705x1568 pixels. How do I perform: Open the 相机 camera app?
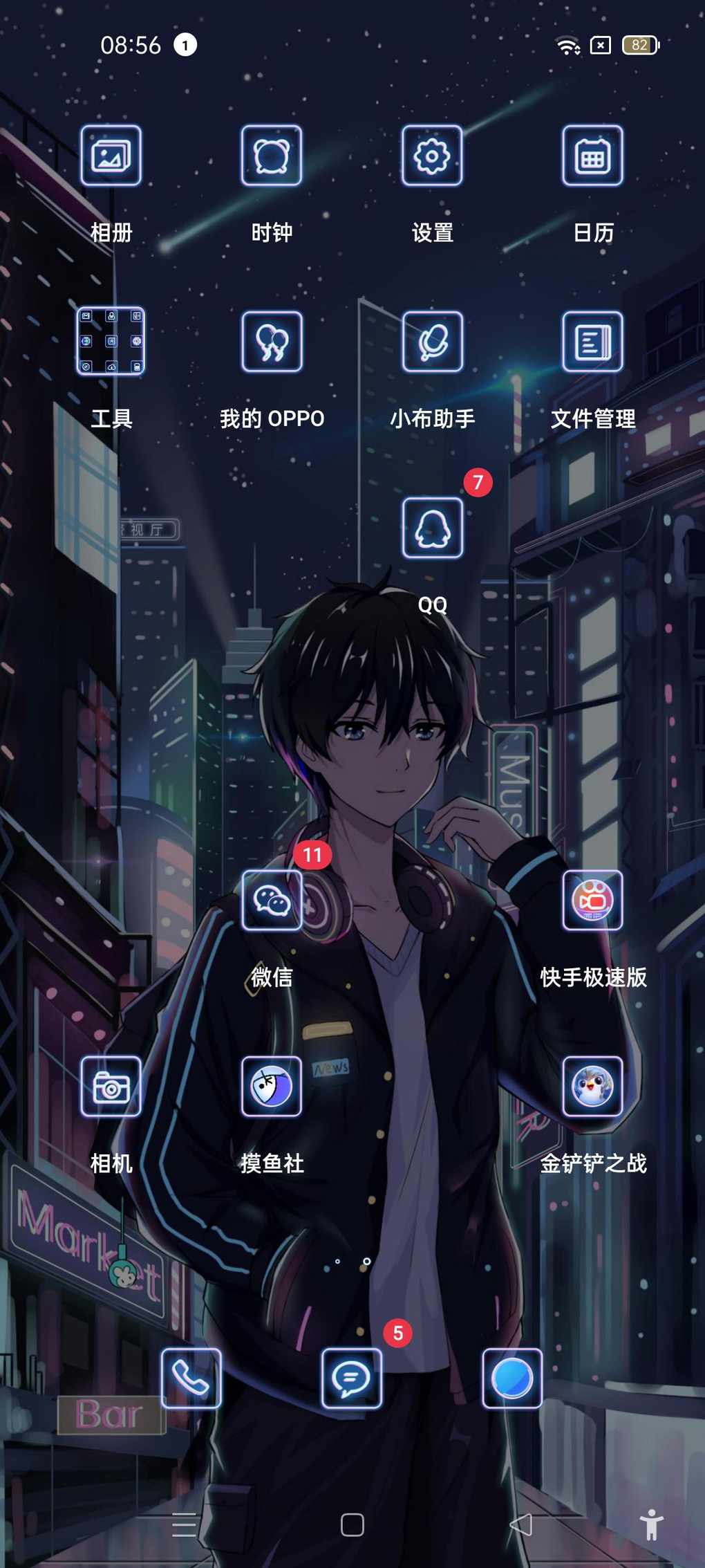111,1086
